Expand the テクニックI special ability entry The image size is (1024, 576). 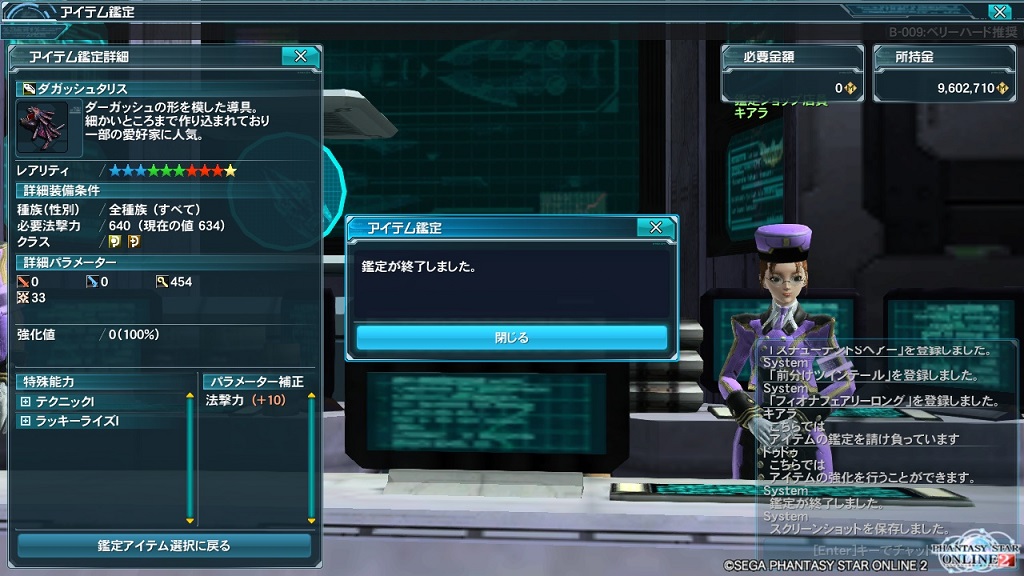(26, 401)
